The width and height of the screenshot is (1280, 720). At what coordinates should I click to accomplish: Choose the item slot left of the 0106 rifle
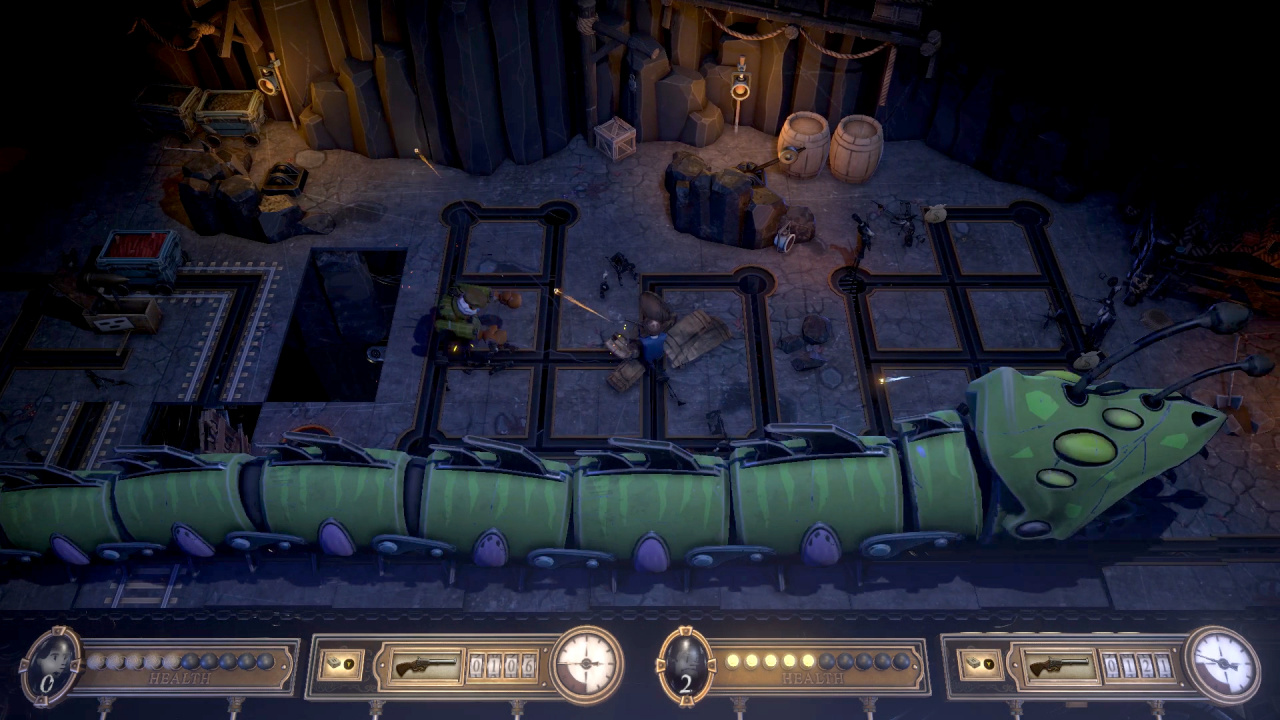coord(340,665)
